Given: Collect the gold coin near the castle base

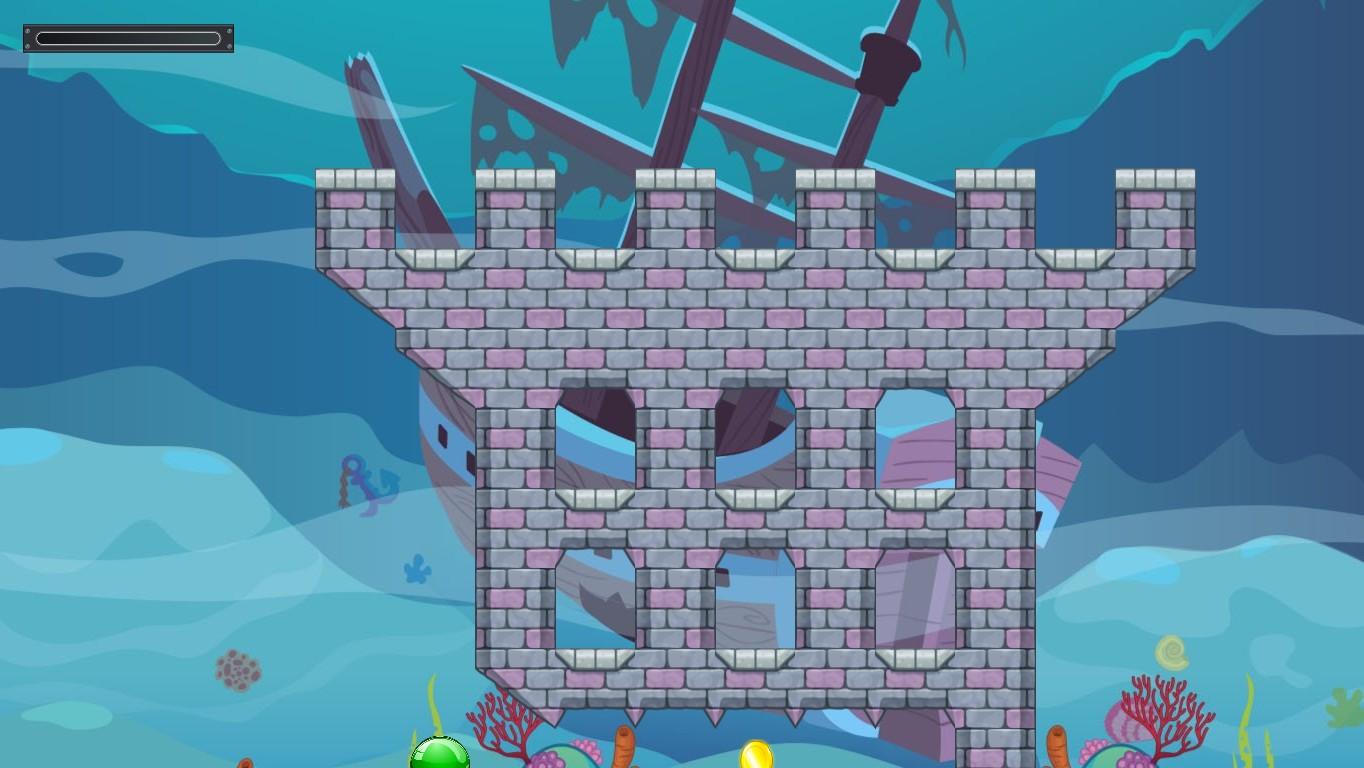Looking at the screenshot, I should tap(757, 757).
